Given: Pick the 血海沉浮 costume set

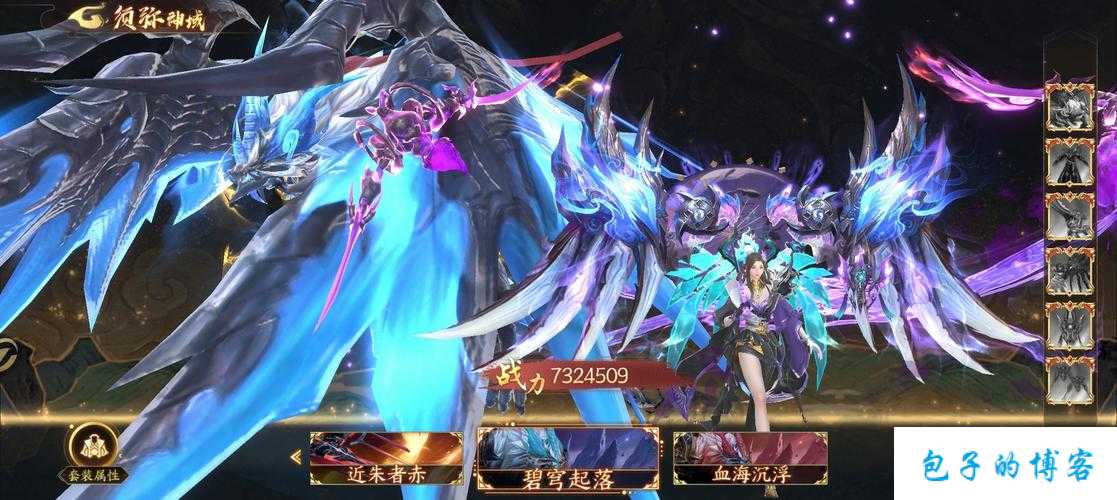Looking at the screenshot, I should click(750, 460).
